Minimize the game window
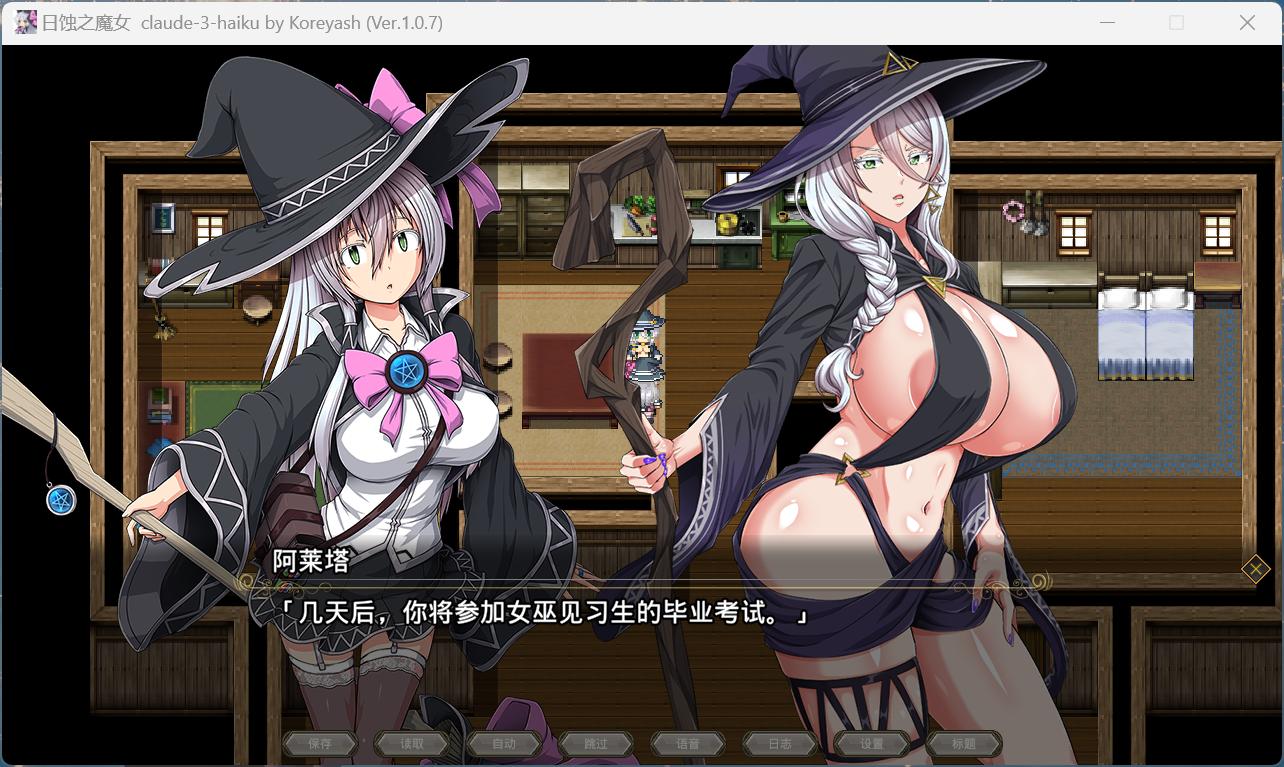 click(x=1106, y=21)
